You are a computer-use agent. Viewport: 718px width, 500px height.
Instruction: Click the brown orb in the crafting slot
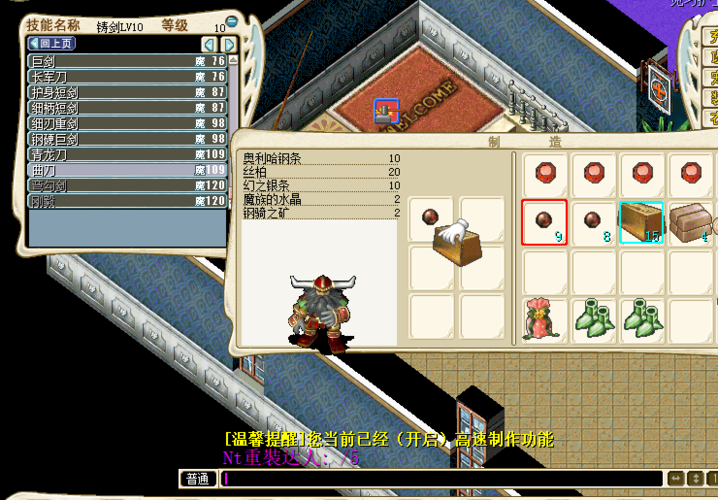tap(432, 215)
